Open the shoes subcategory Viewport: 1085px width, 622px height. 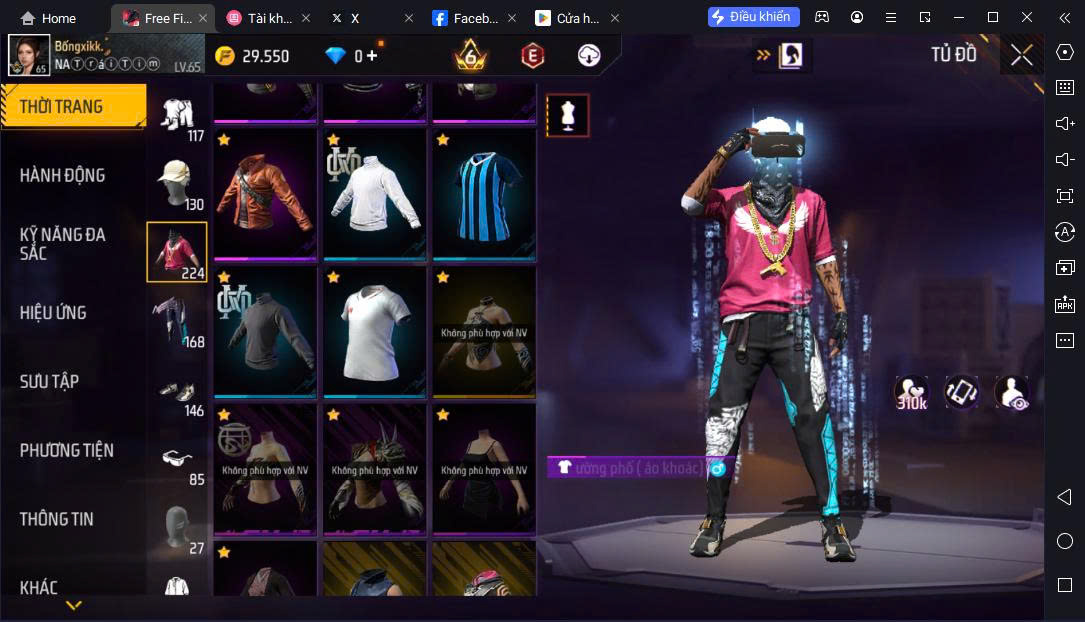(x=177, y=391)
